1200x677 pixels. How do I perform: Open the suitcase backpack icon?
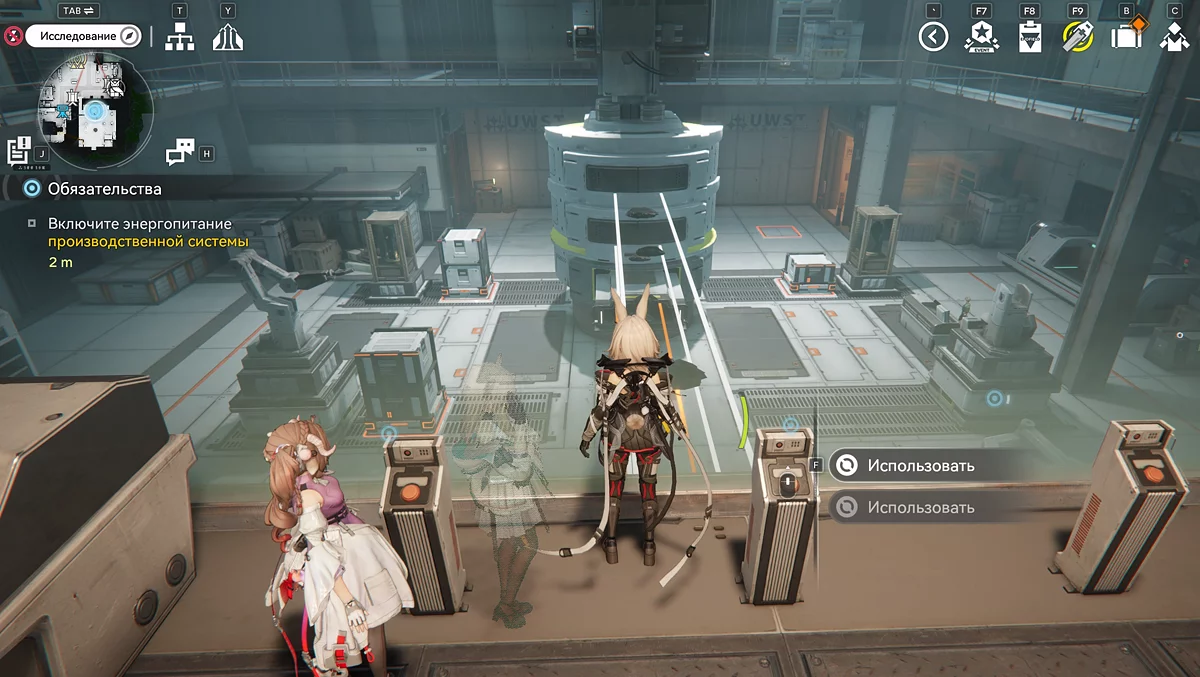point(1126,38)
